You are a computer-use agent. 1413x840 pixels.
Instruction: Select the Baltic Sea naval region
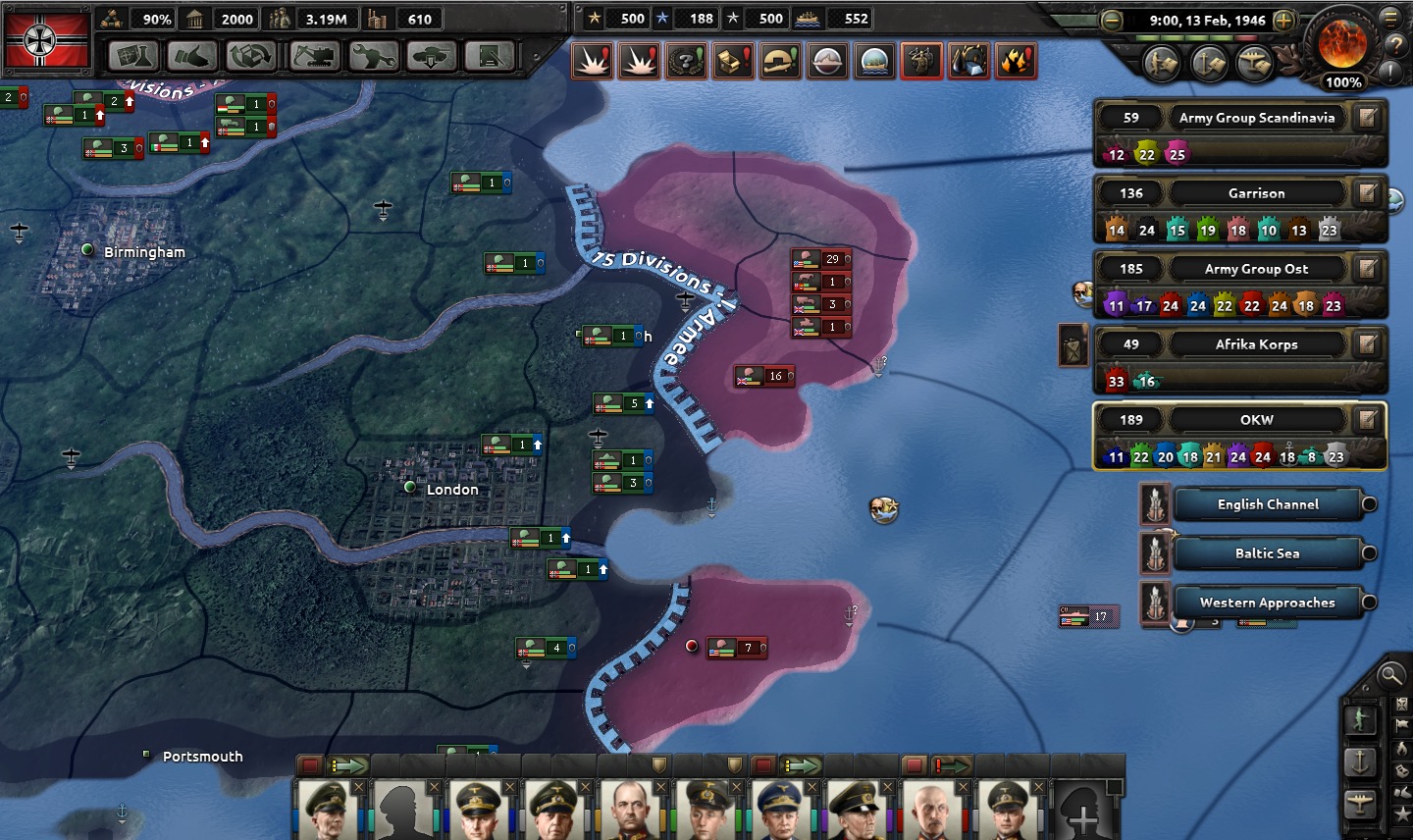tap(1268, 553)
